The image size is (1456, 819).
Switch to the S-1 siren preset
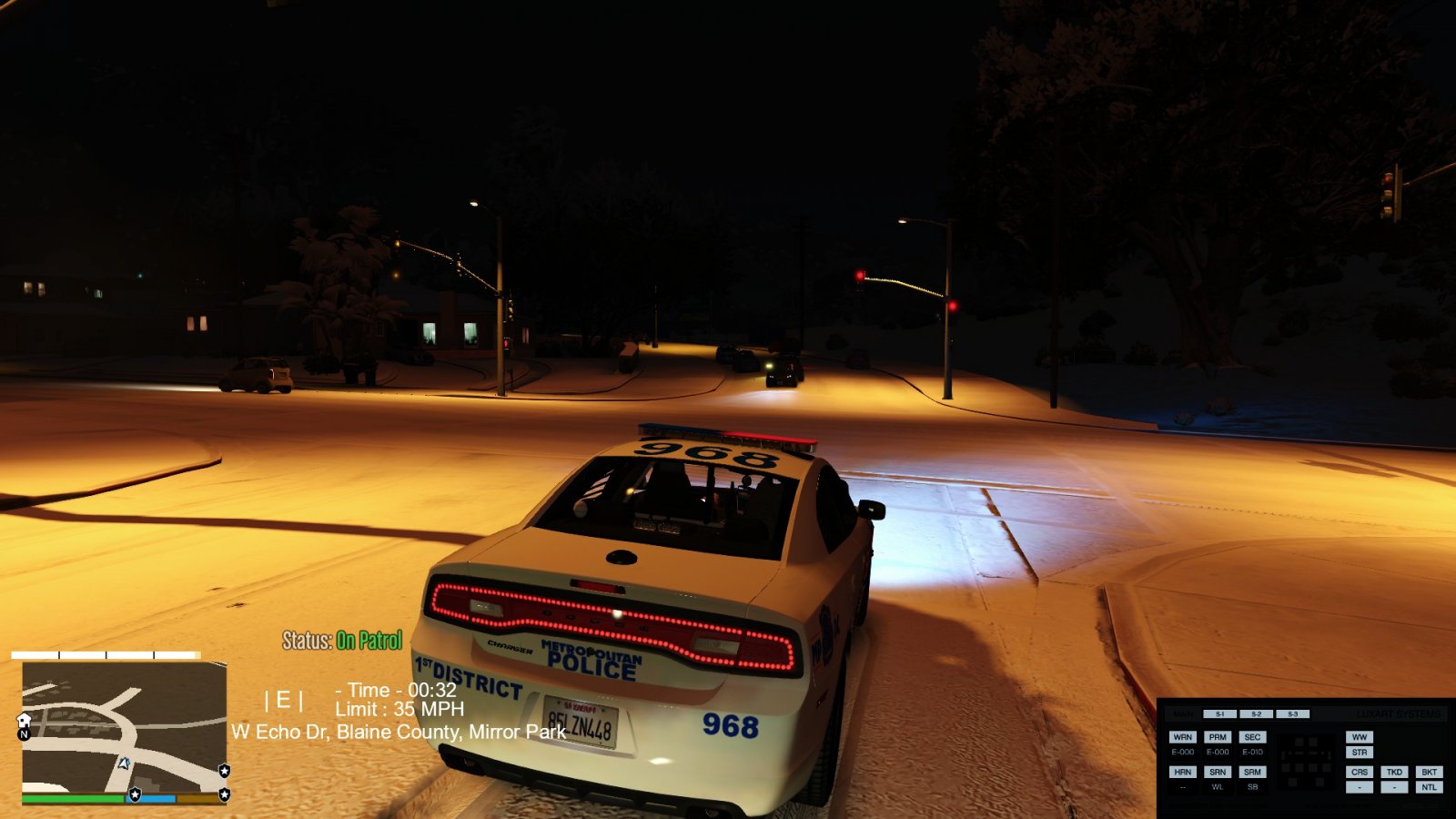(1219, 714)
